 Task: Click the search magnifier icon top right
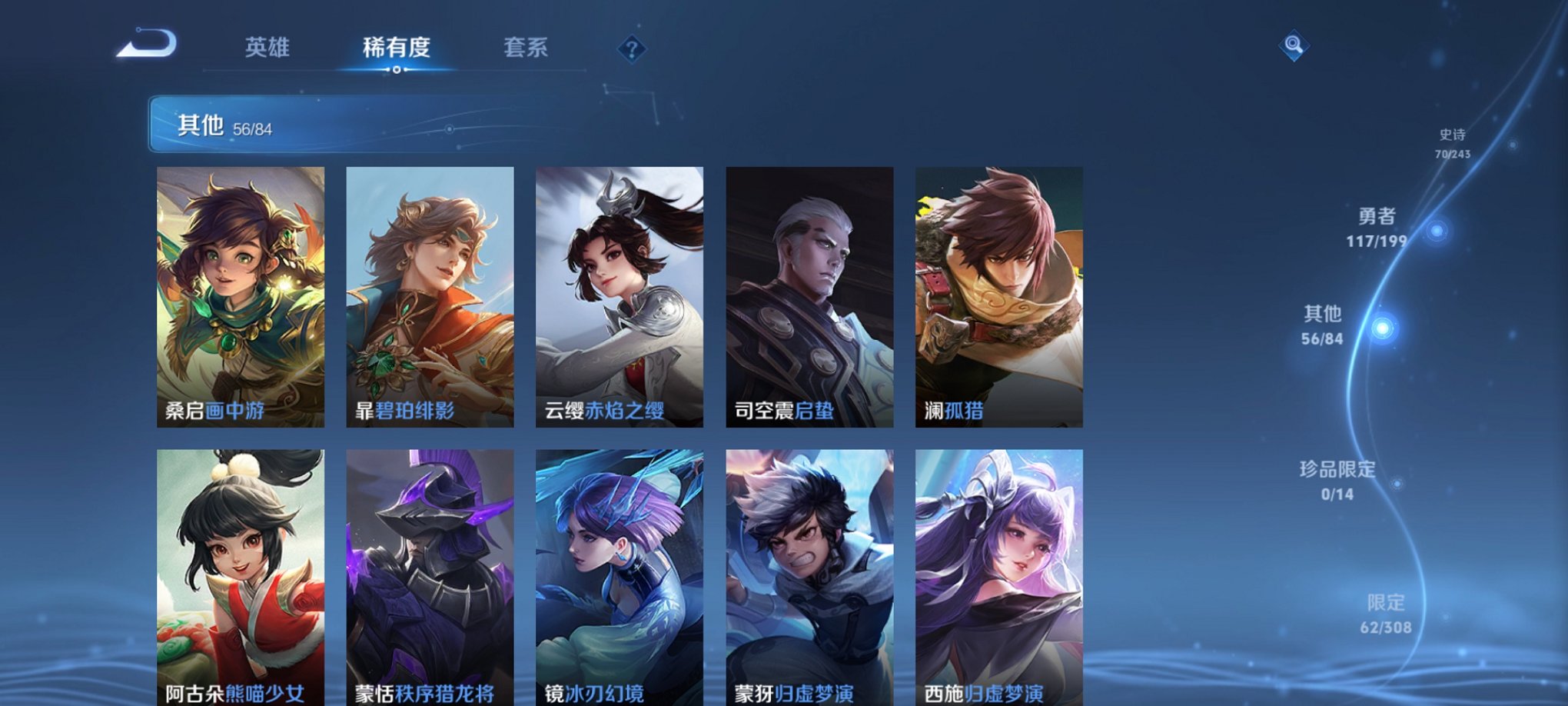point(1294,44)
